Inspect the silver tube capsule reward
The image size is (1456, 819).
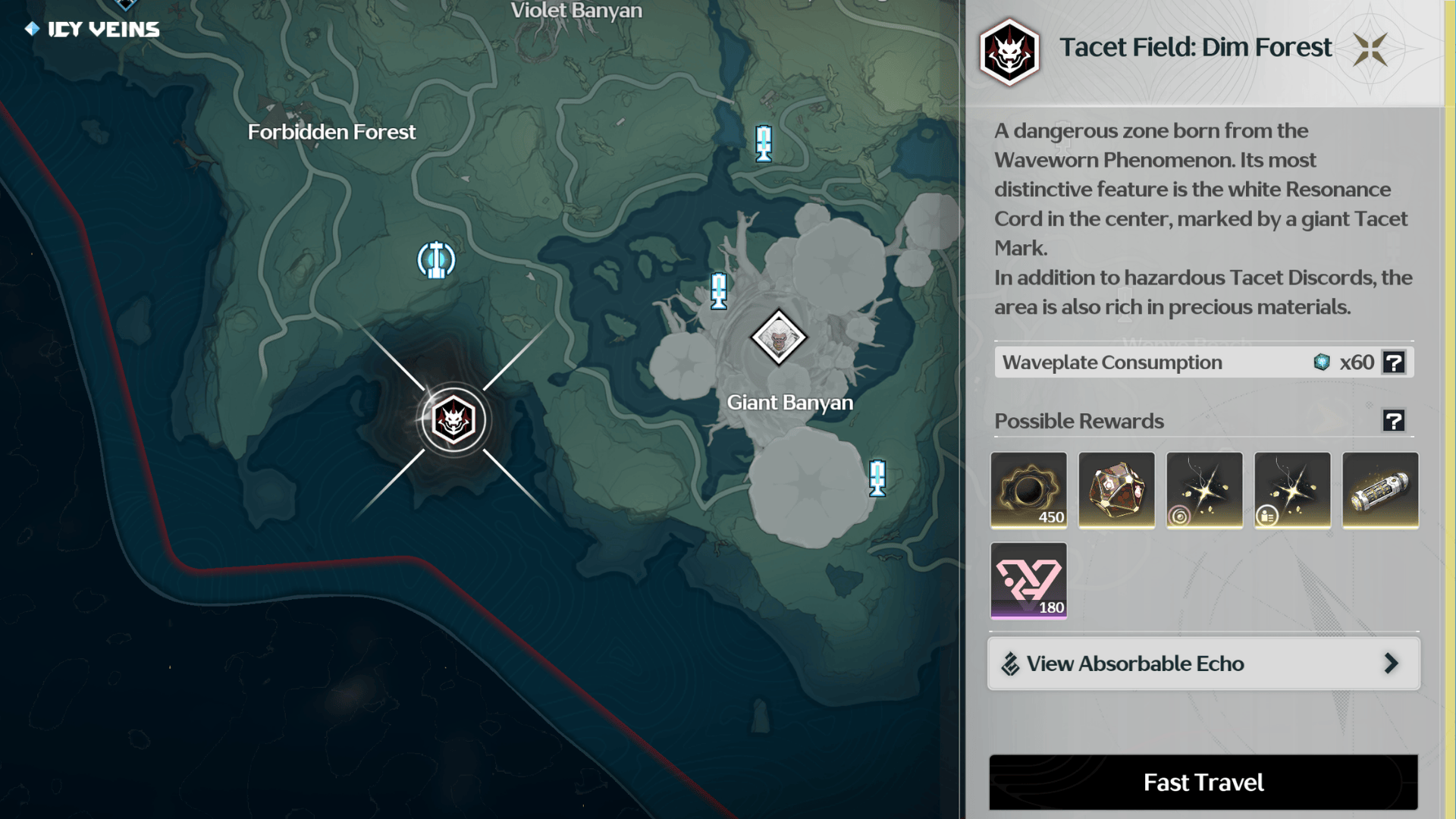click(x=1380, y=490)
